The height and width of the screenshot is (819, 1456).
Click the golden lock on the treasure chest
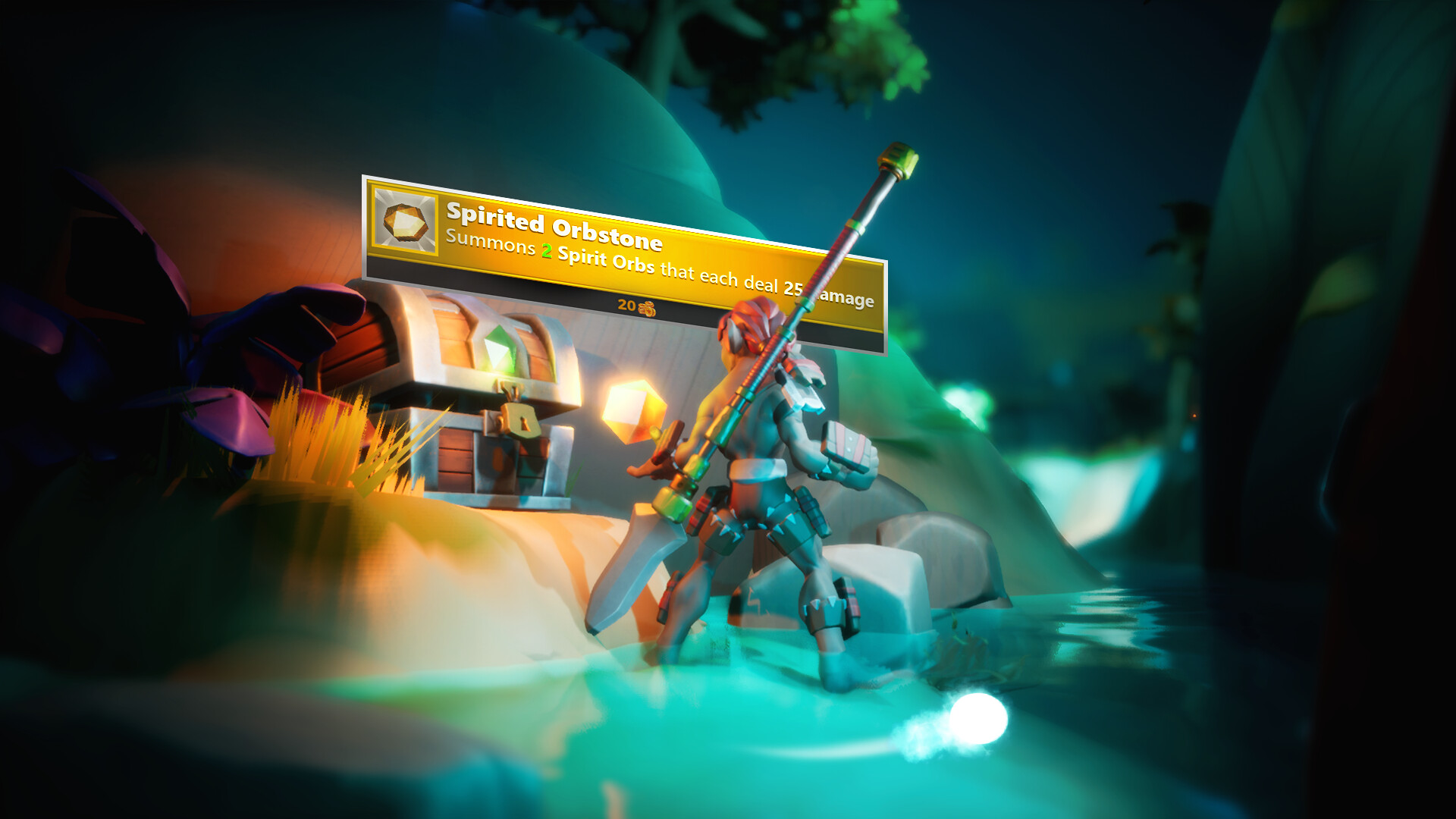point(522,419)
